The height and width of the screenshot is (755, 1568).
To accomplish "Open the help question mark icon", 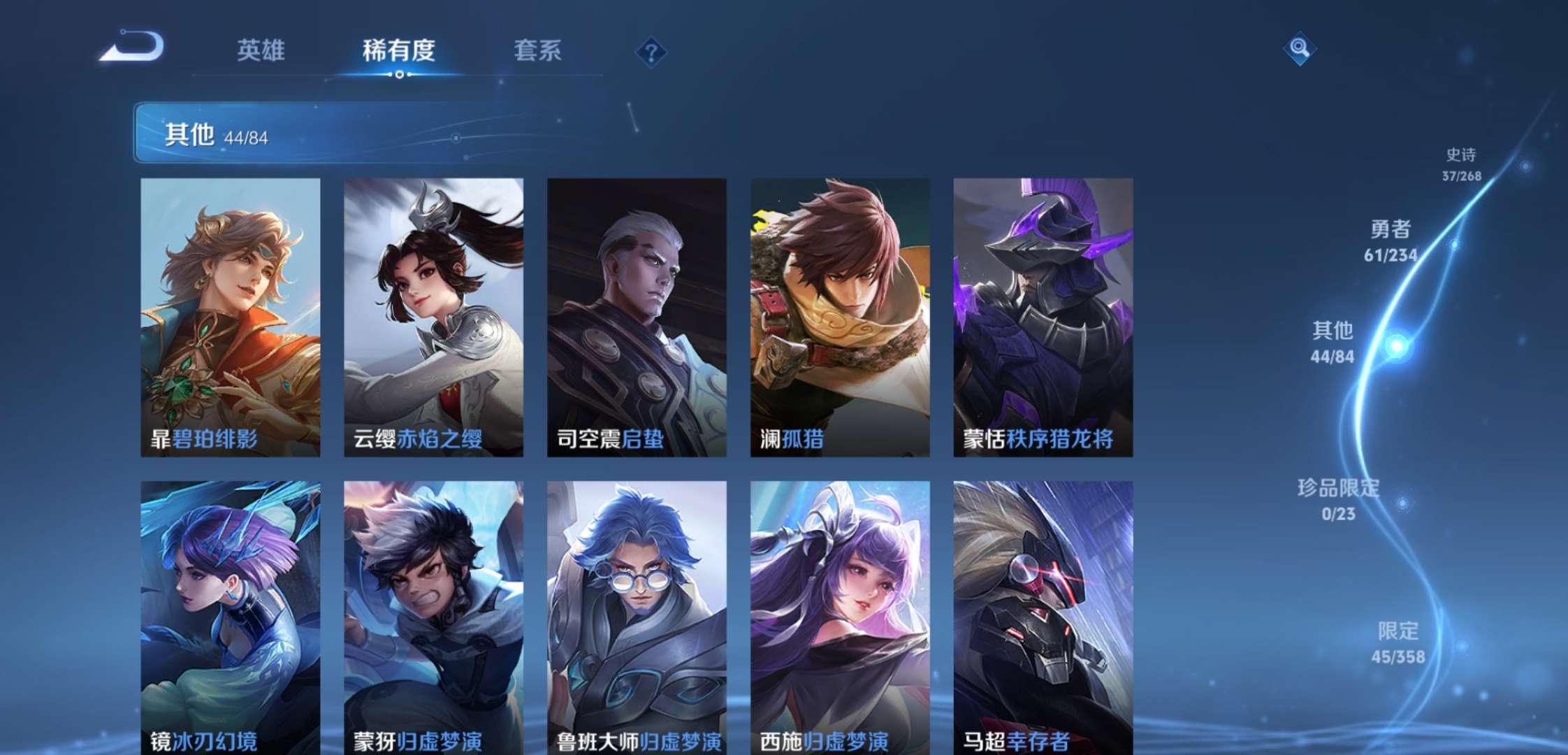I will 650,50.
